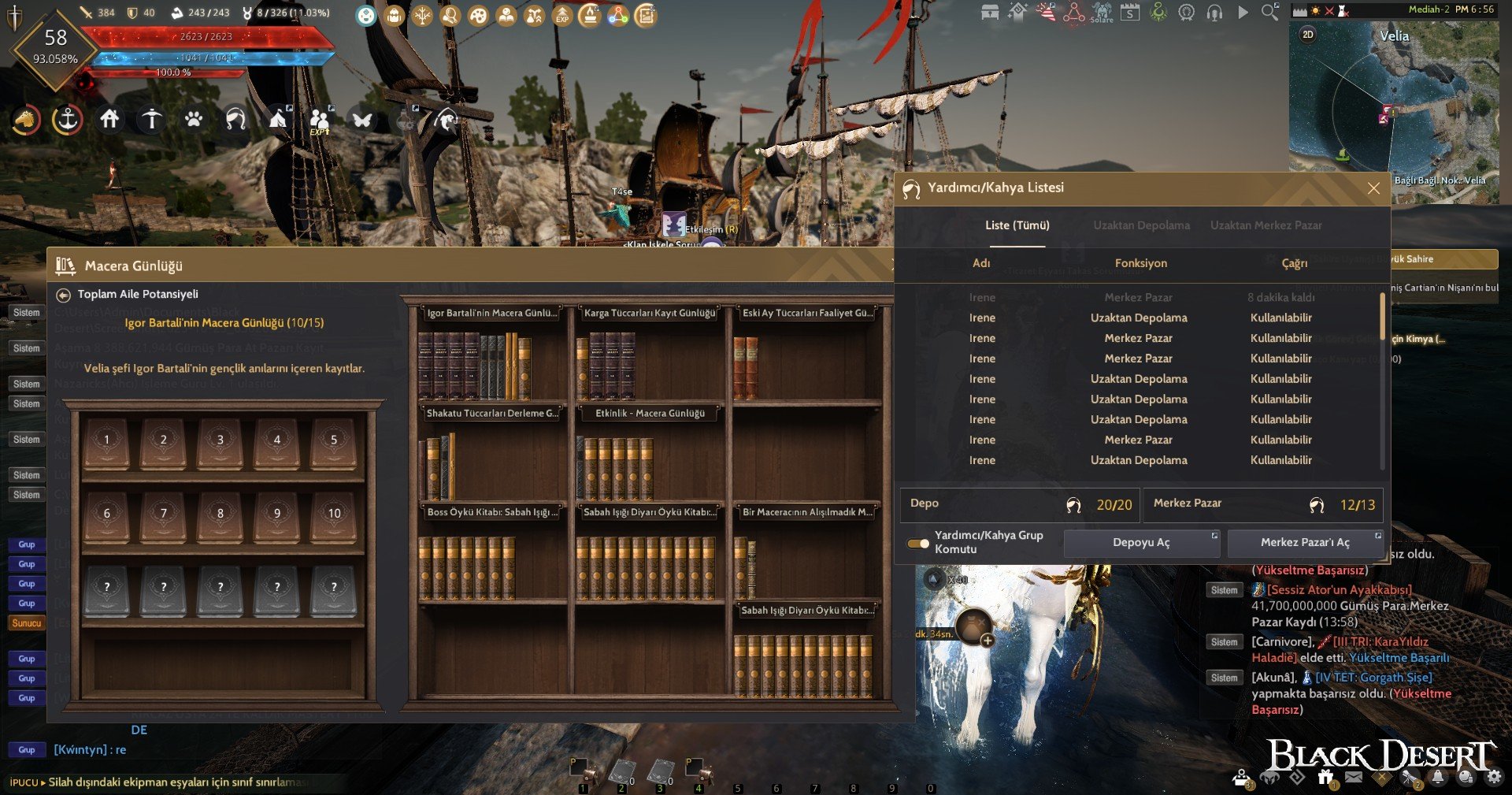The width and height of the screenshot is (1512, 795).
Task: Toggle the minimap 2D view button
Action: pos(1308,35)
